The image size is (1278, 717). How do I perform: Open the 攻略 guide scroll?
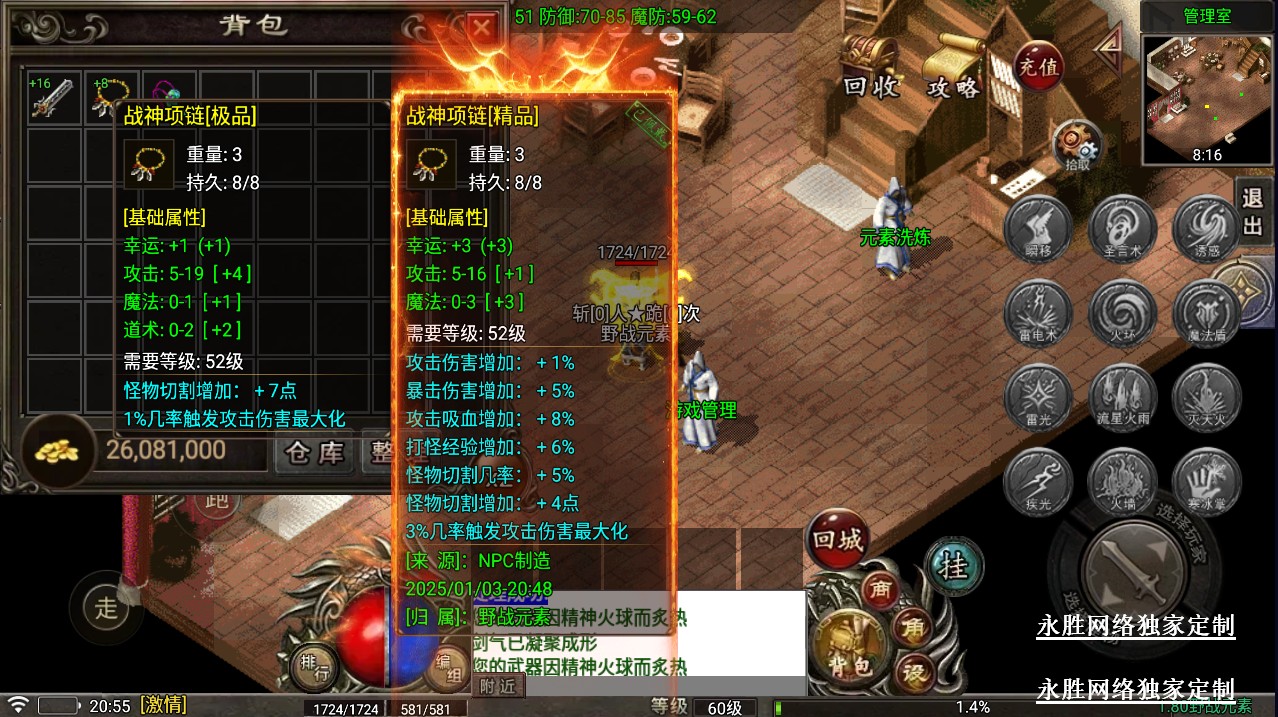[953, 66]
